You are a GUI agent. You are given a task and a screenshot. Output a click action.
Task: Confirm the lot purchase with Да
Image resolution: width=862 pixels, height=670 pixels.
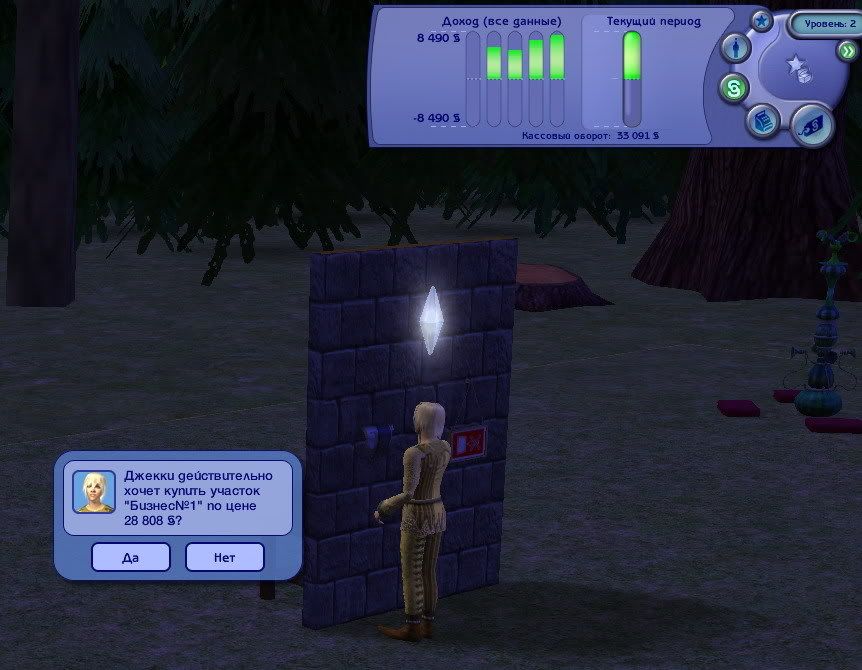click(130, 557)
